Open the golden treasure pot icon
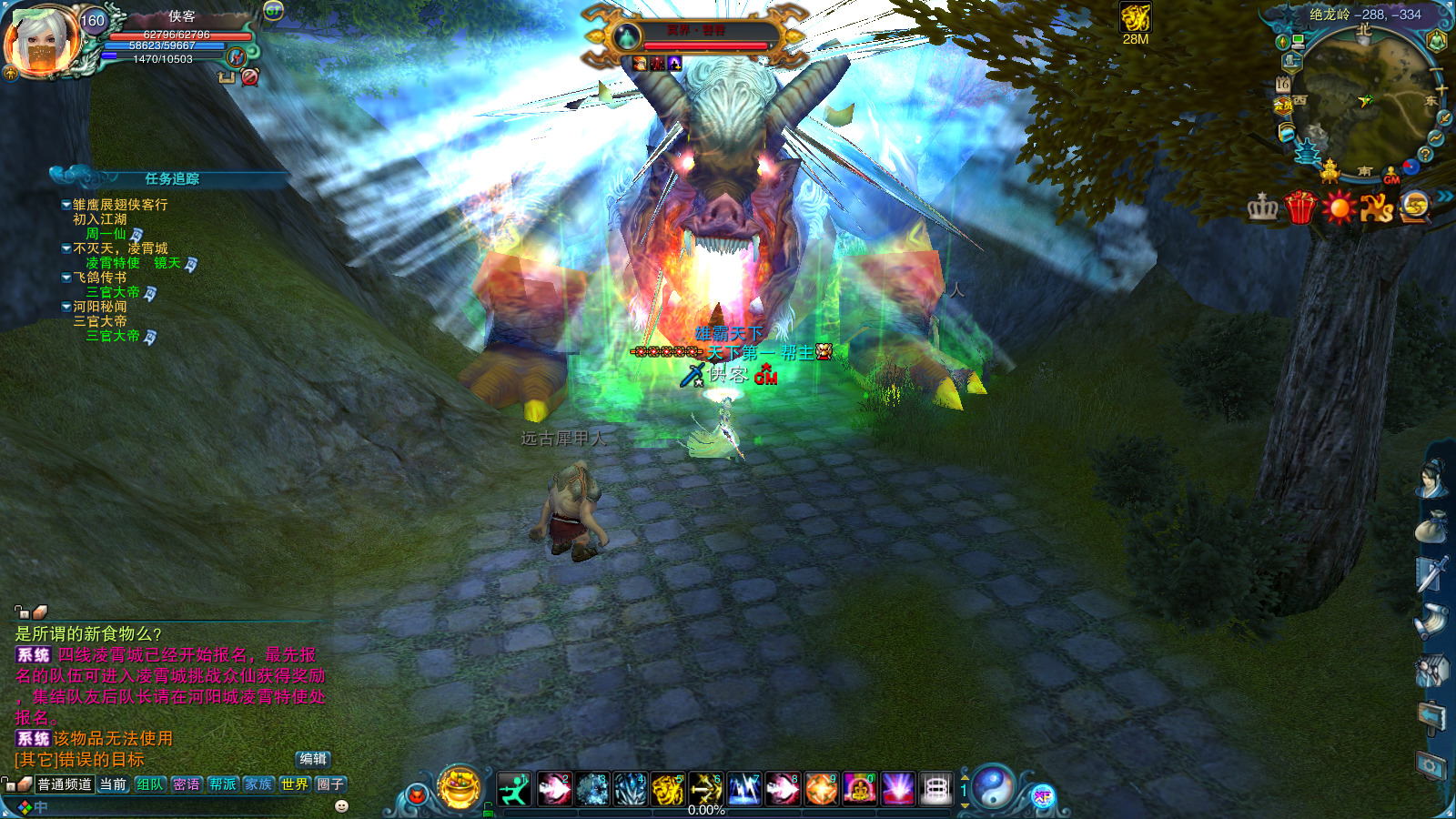 [460, 787]
